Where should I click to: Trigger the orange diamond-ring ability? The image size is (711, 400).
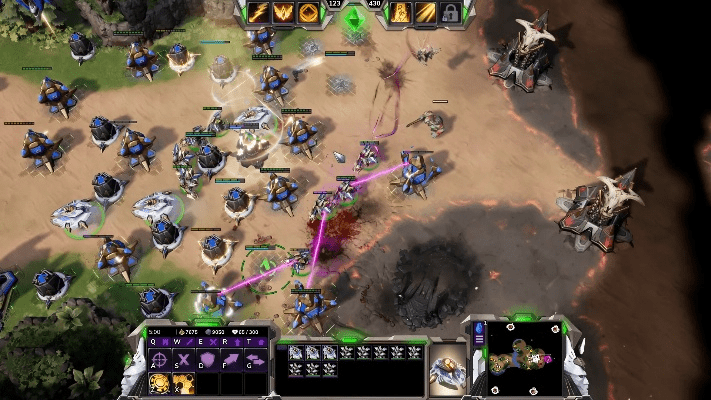(x=309, y=13)
